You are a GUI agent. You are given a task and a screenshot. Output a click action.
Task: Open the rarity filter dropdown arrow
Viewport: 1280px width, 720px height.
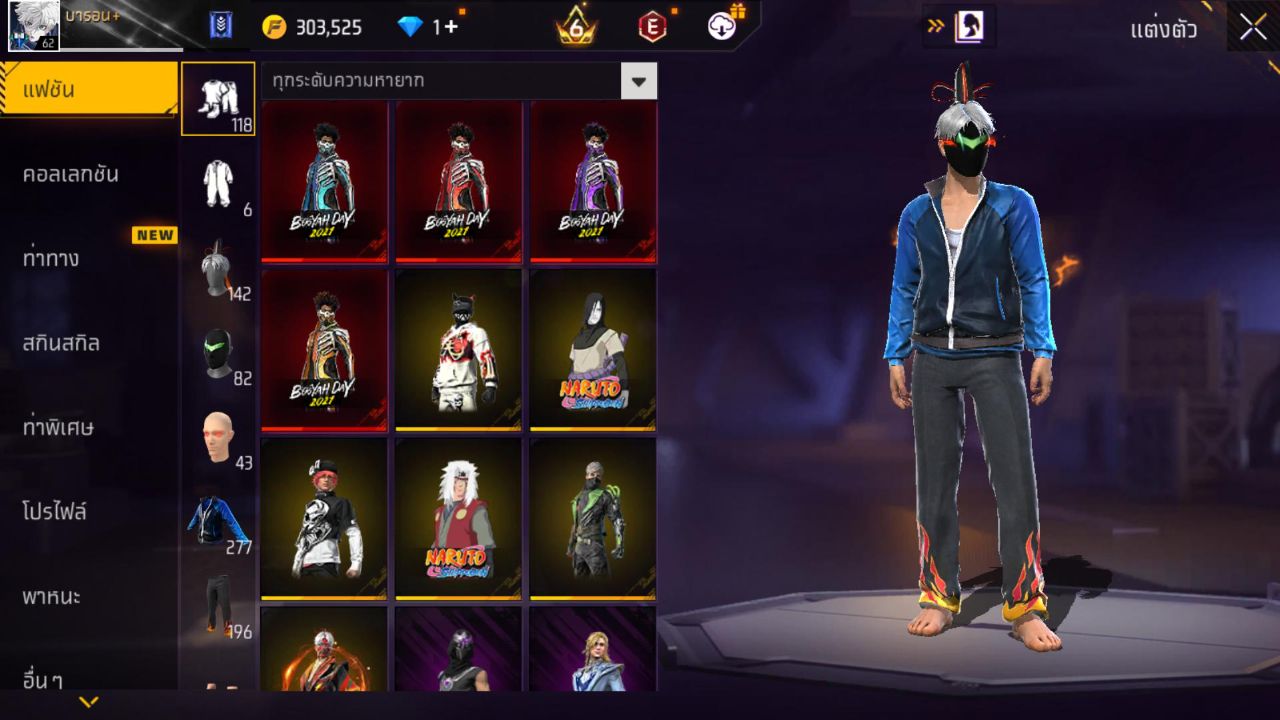[639, 82]
